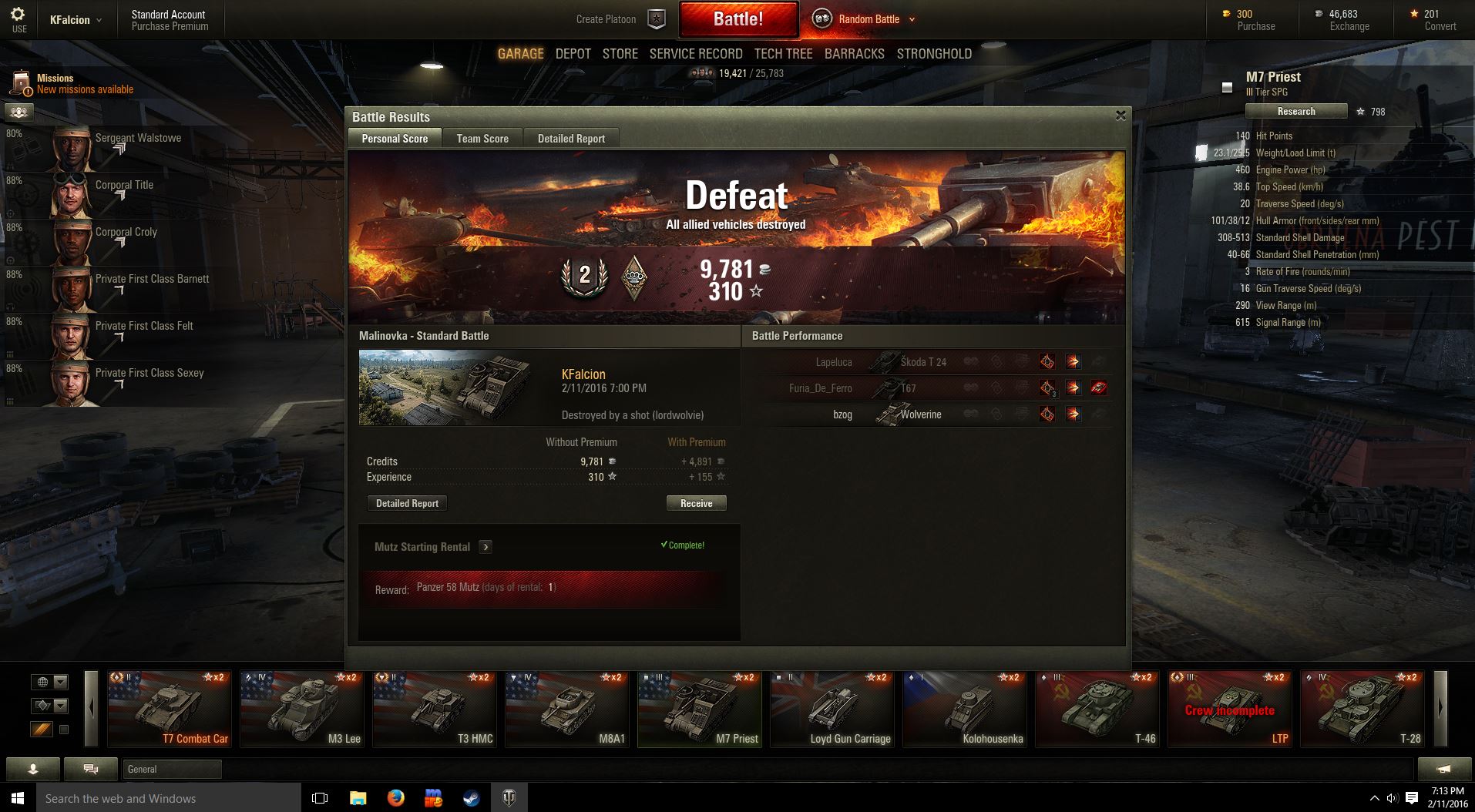Open the Barracks menu

pos(854,54)
